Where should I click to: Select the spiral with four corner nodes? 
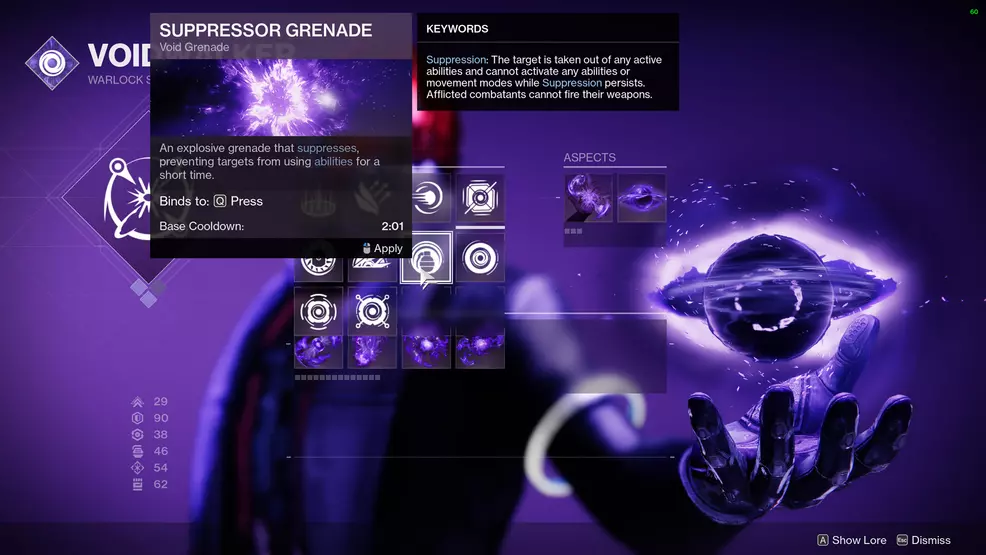click(372, 311)
